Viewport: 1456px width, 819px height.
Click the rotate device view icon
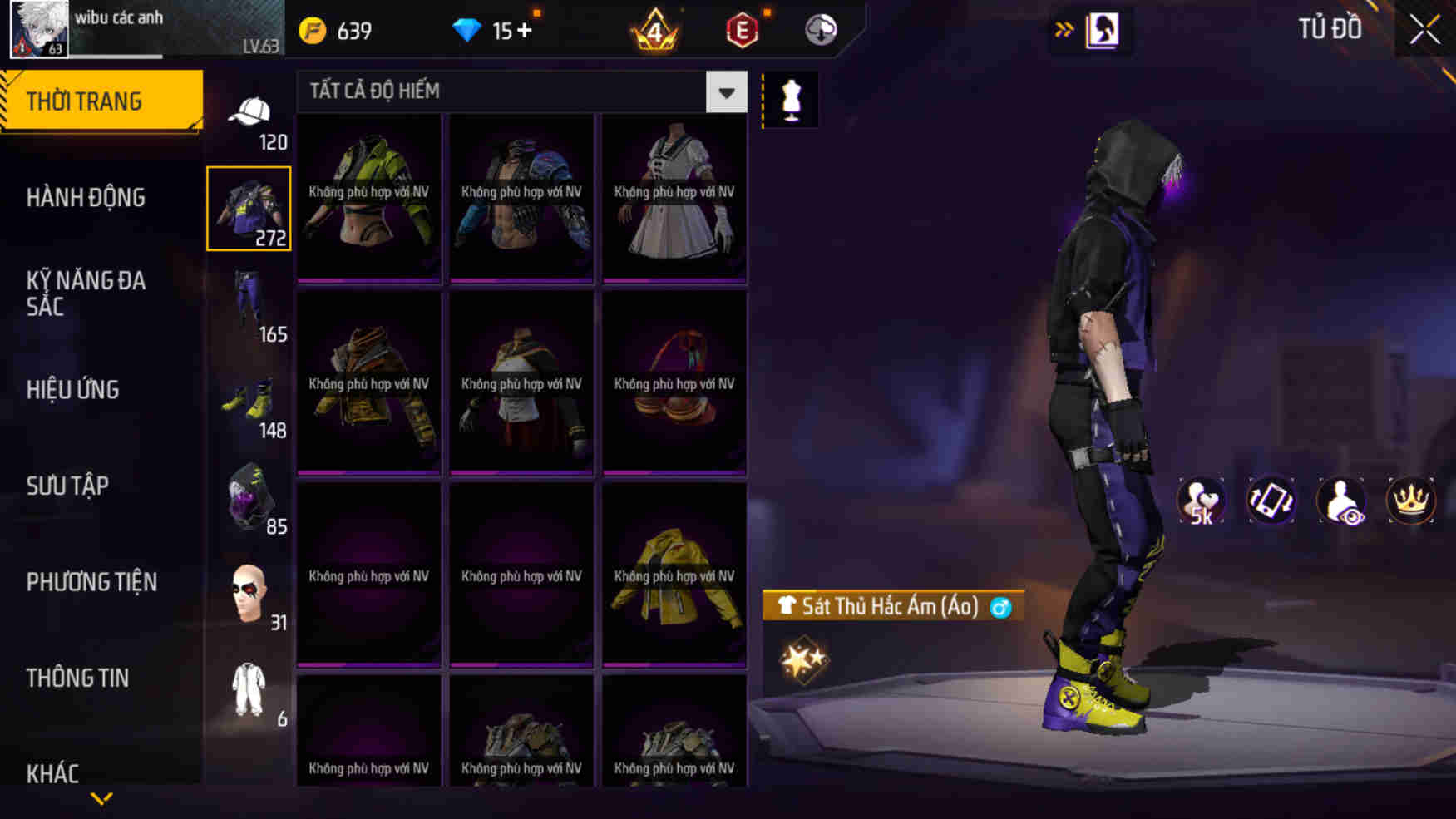point(1272,500)
